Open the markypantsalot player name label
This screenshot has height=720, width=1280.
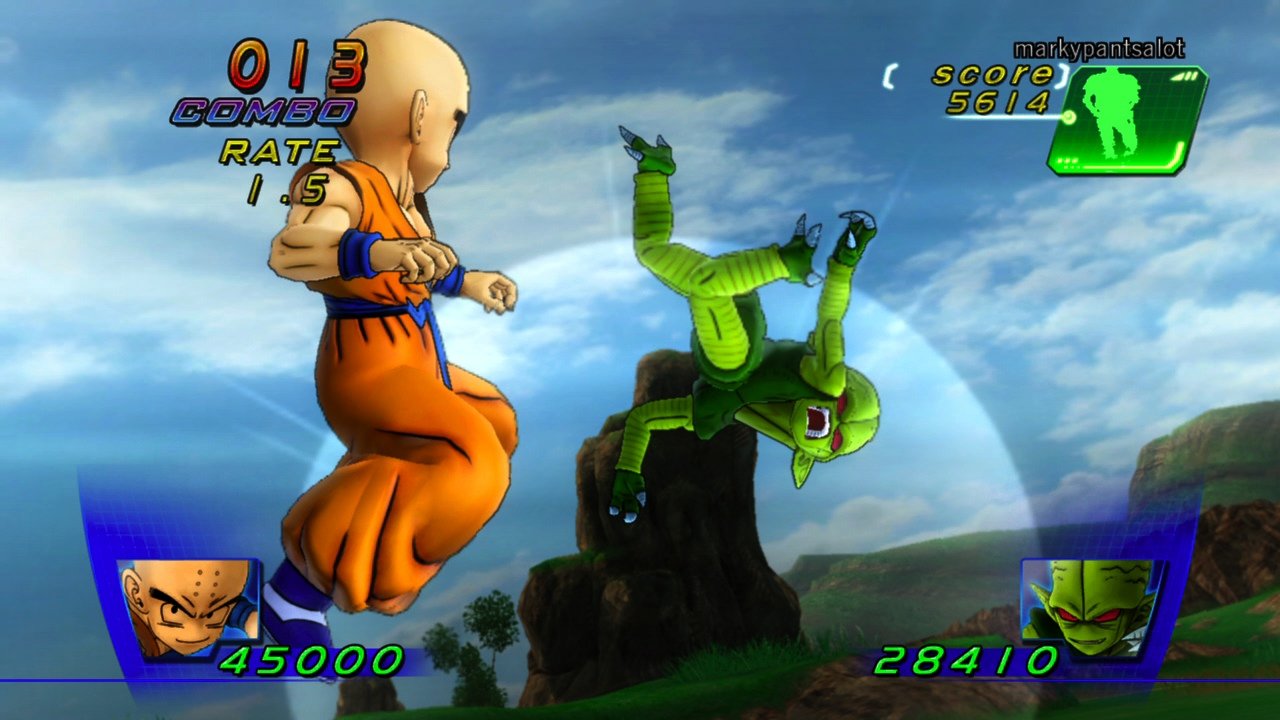pos(1098,46)
